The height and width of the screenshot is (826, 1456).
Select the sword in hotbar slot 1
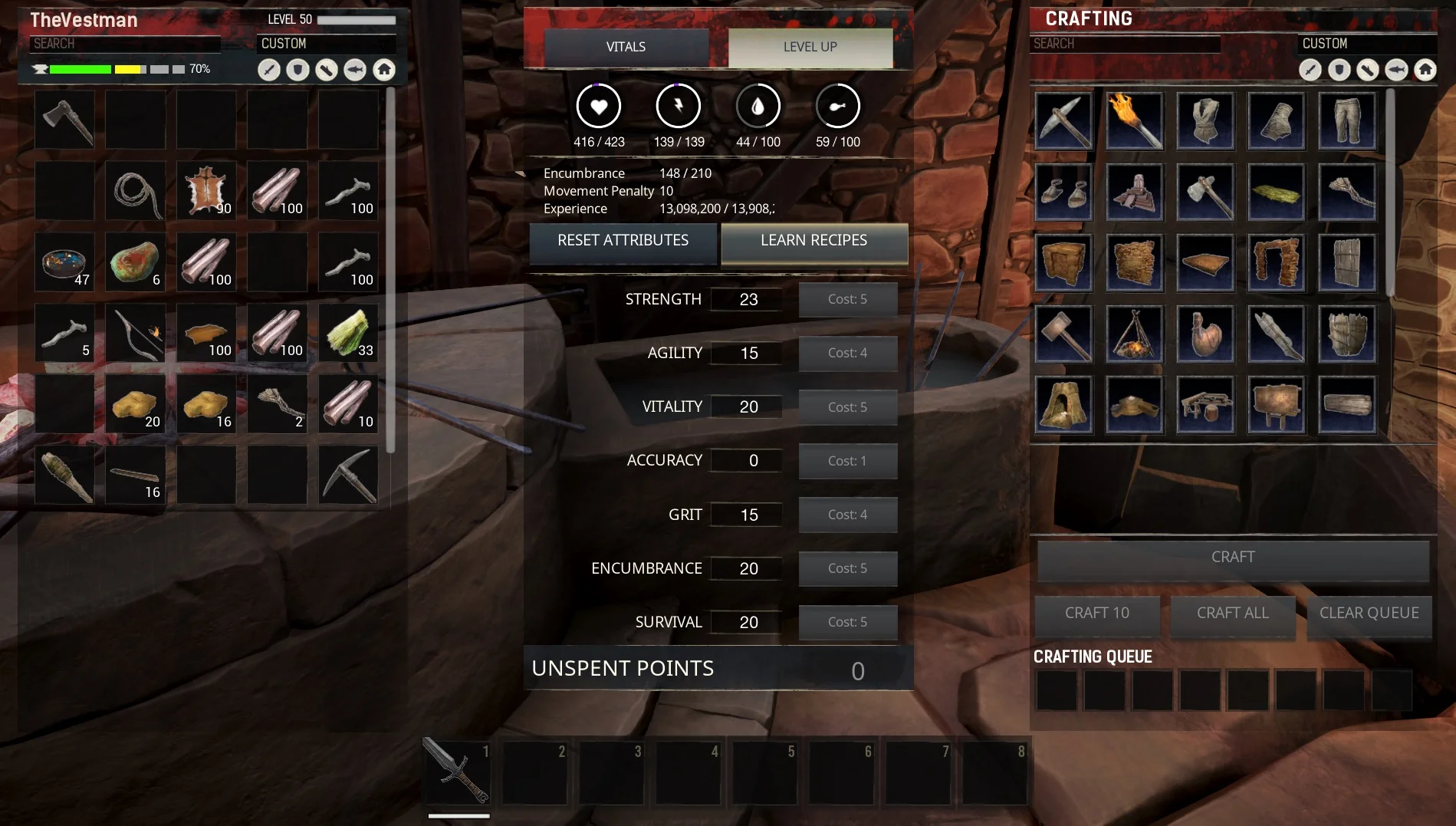(456, 772)
